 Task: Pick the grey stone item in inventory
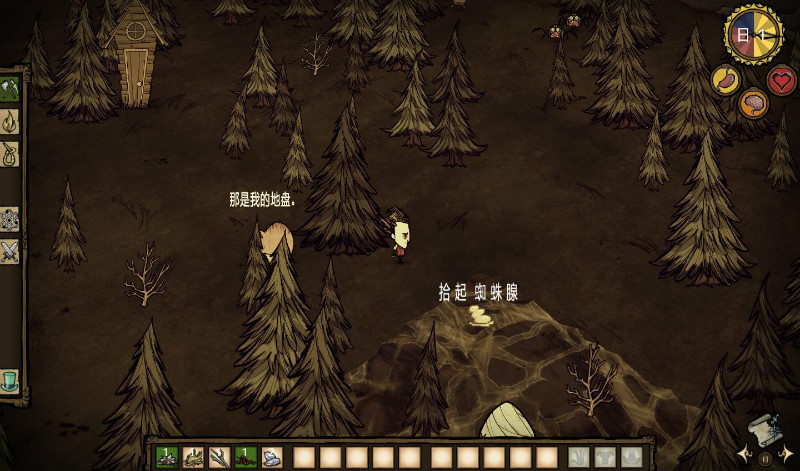point(272,457)
